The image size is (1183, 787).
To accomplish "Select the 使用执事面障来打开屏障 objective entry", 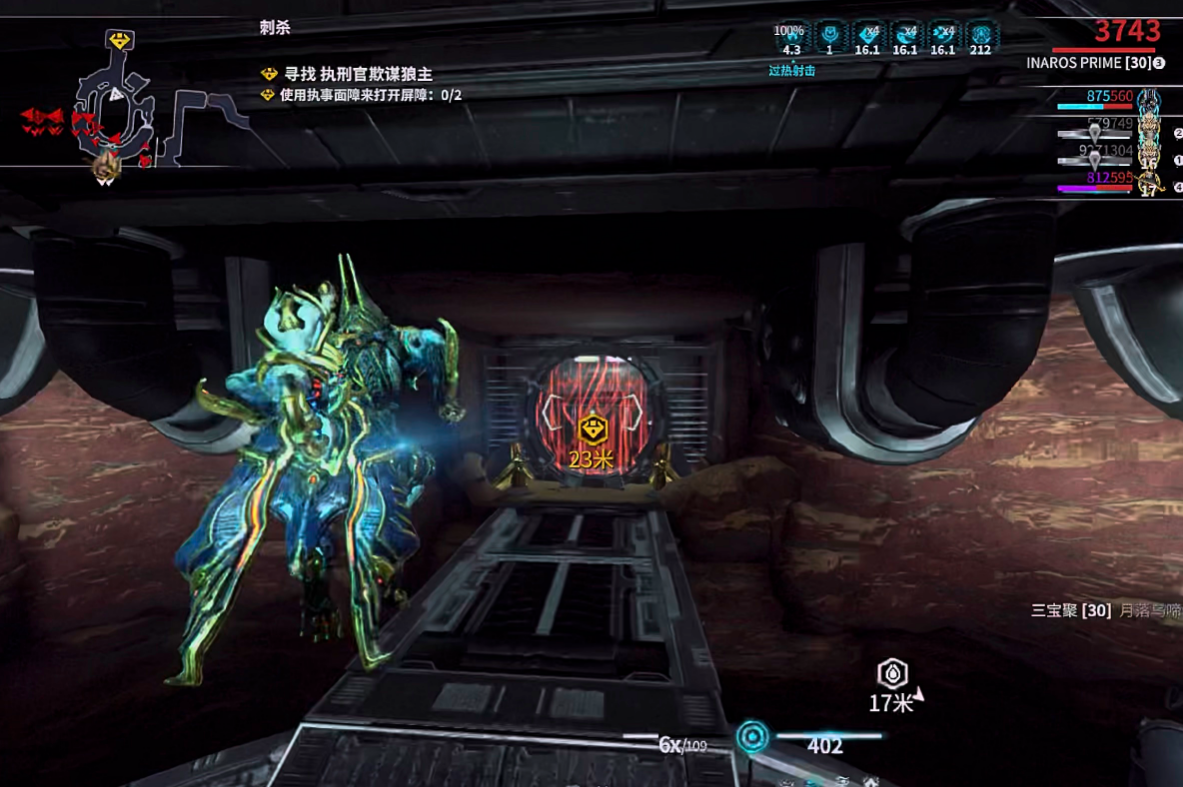I will point(370,95).
